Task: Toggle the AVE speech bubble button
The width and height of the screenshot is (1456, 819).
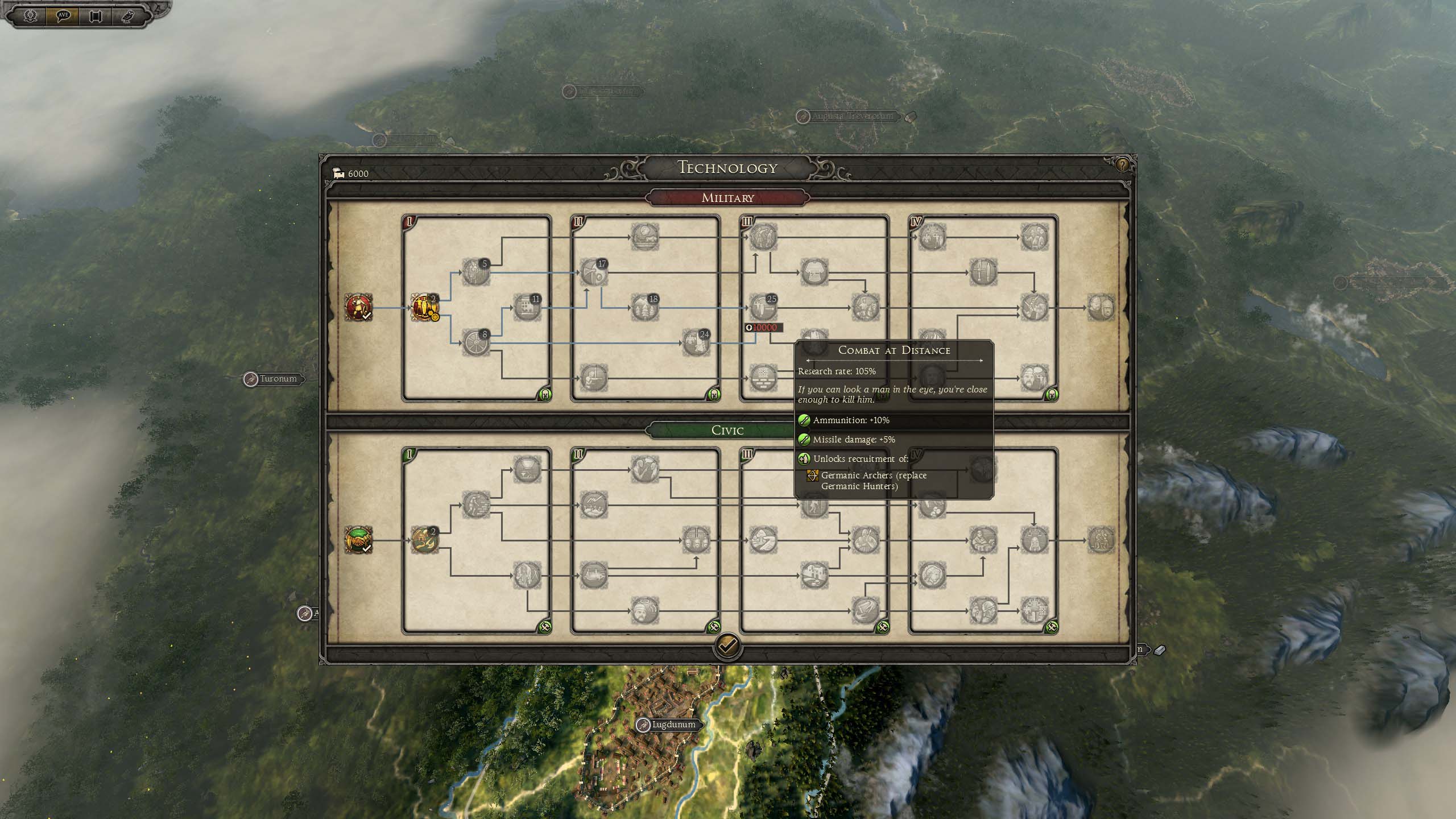Action: (x=63, y=15)
